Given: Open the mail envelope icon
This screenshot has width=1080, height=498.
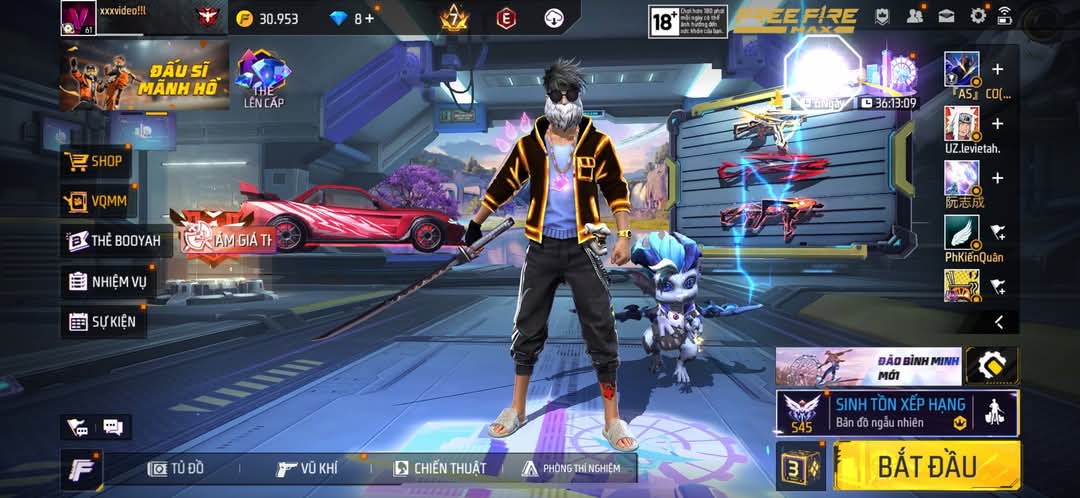Looking at the screenshot, I should (x=946, y=16).
